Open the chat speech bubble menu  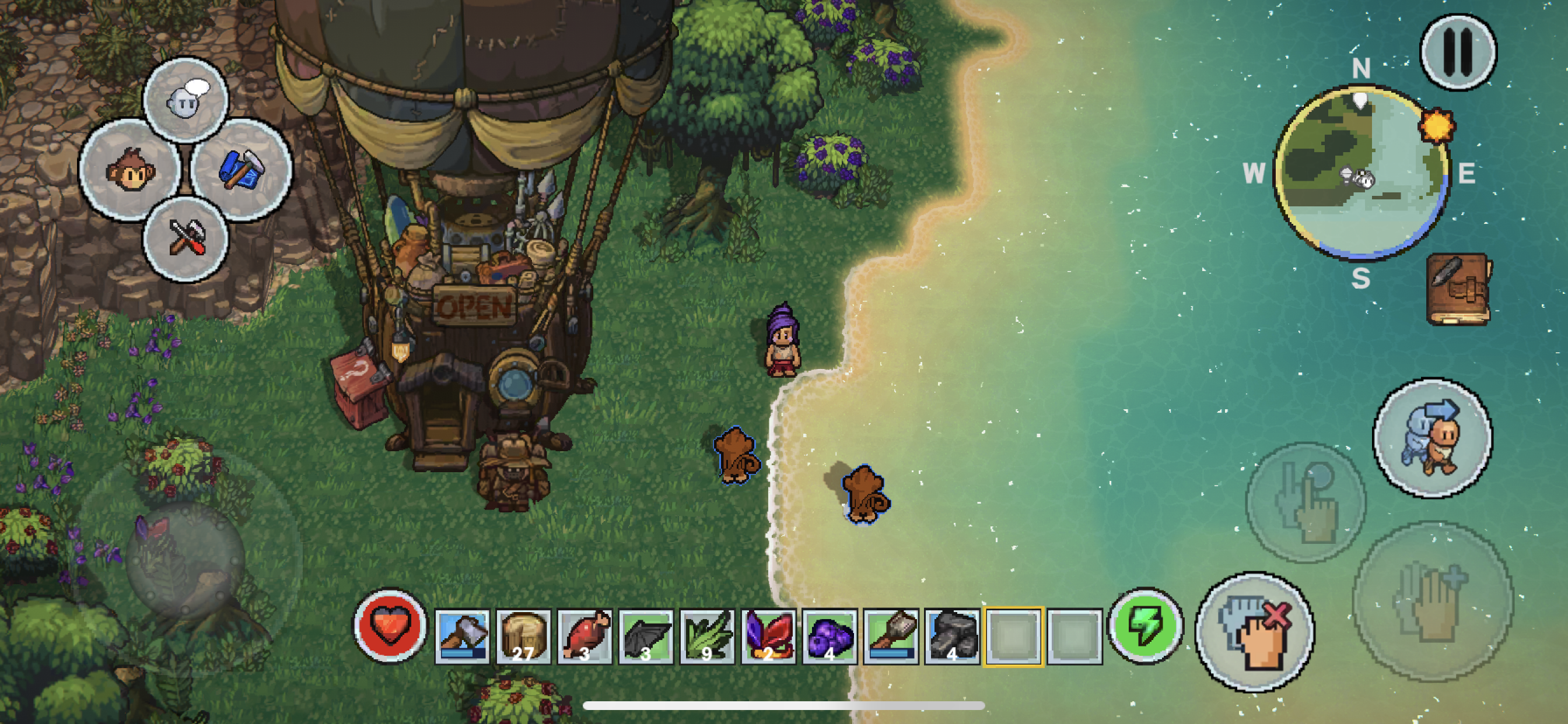click(x=185, y=100)
